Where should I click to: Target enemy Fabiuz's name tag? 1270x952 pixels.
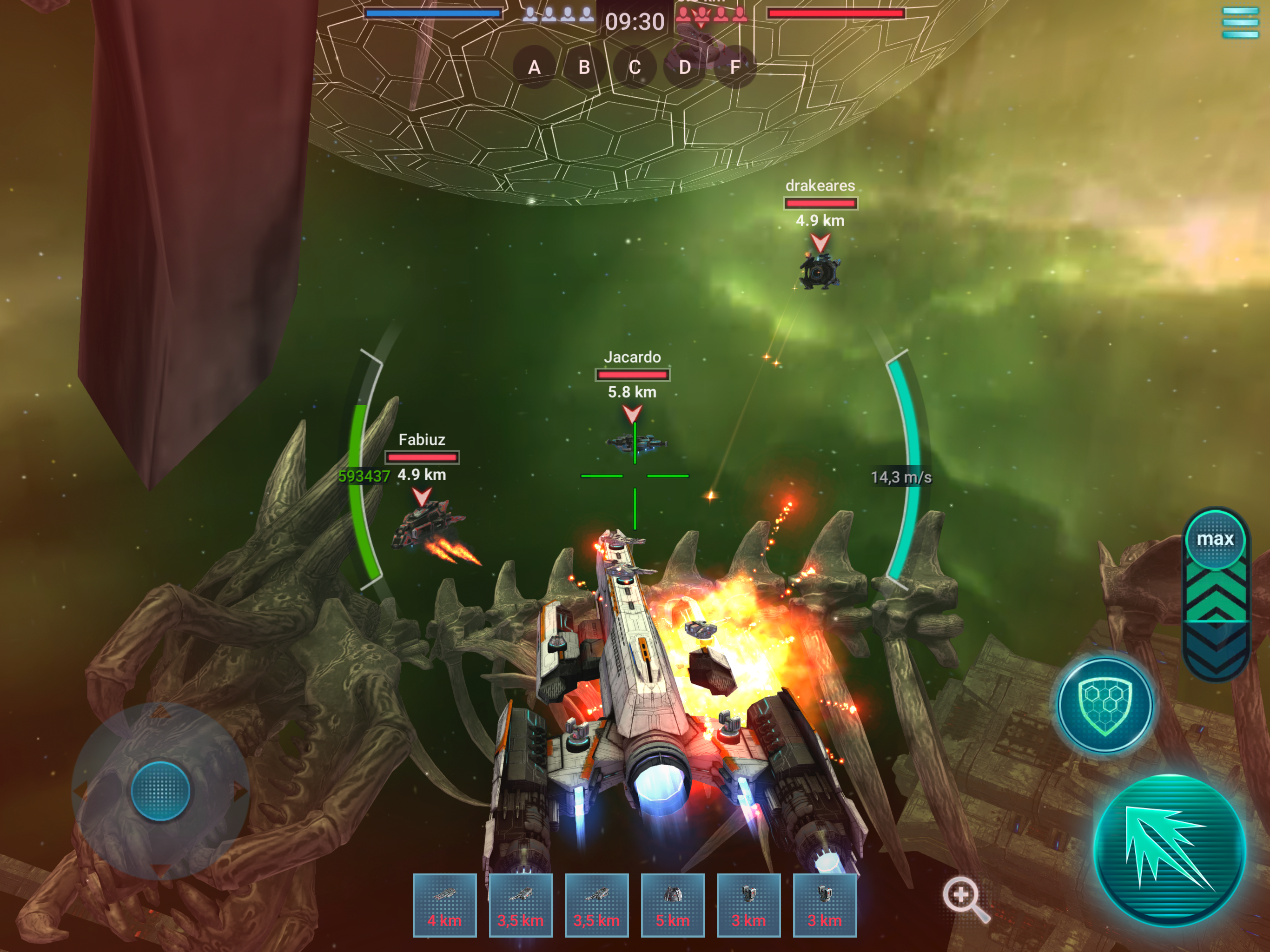422,440
